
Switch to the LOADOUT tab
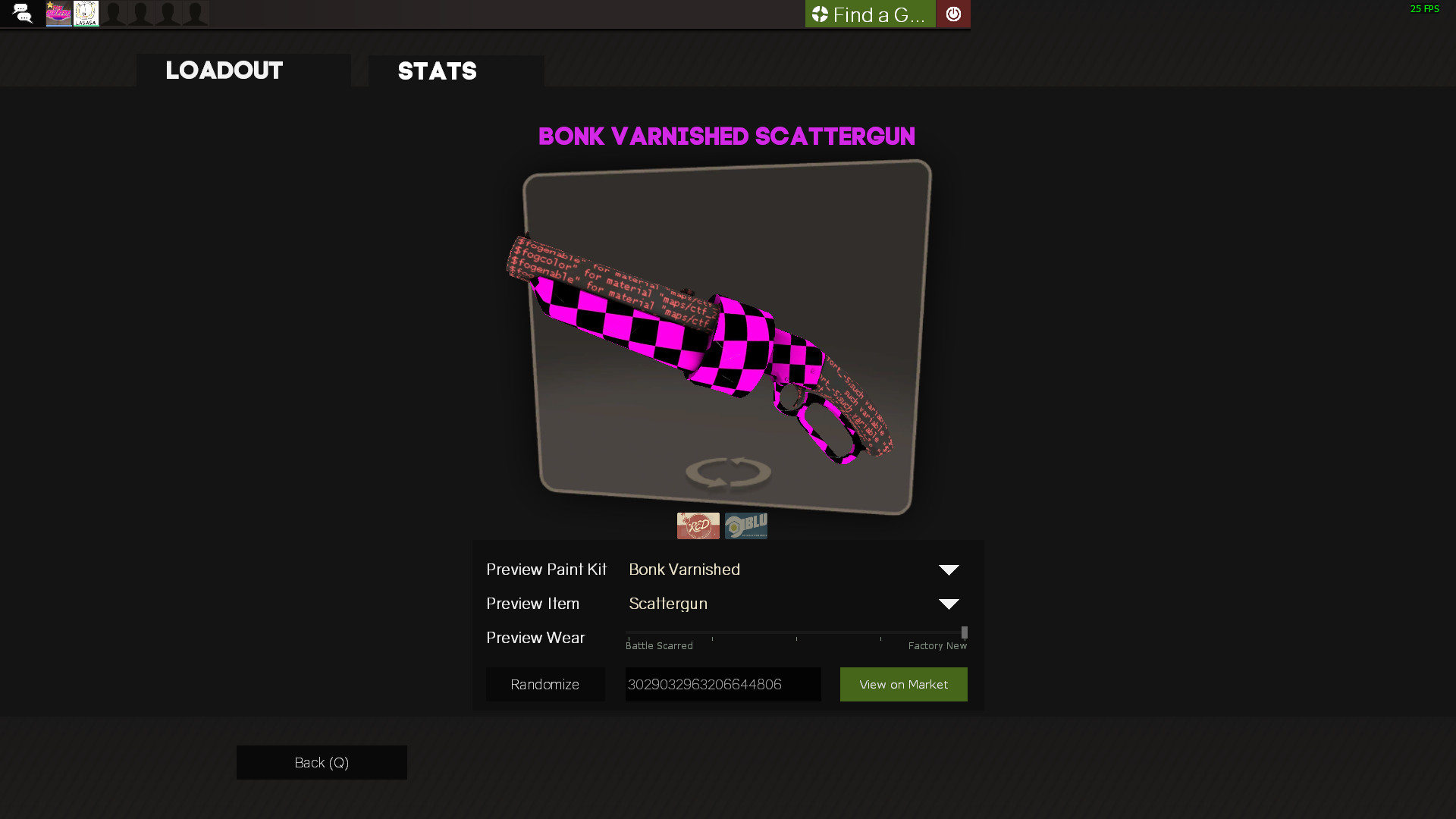tap(224, 71)
